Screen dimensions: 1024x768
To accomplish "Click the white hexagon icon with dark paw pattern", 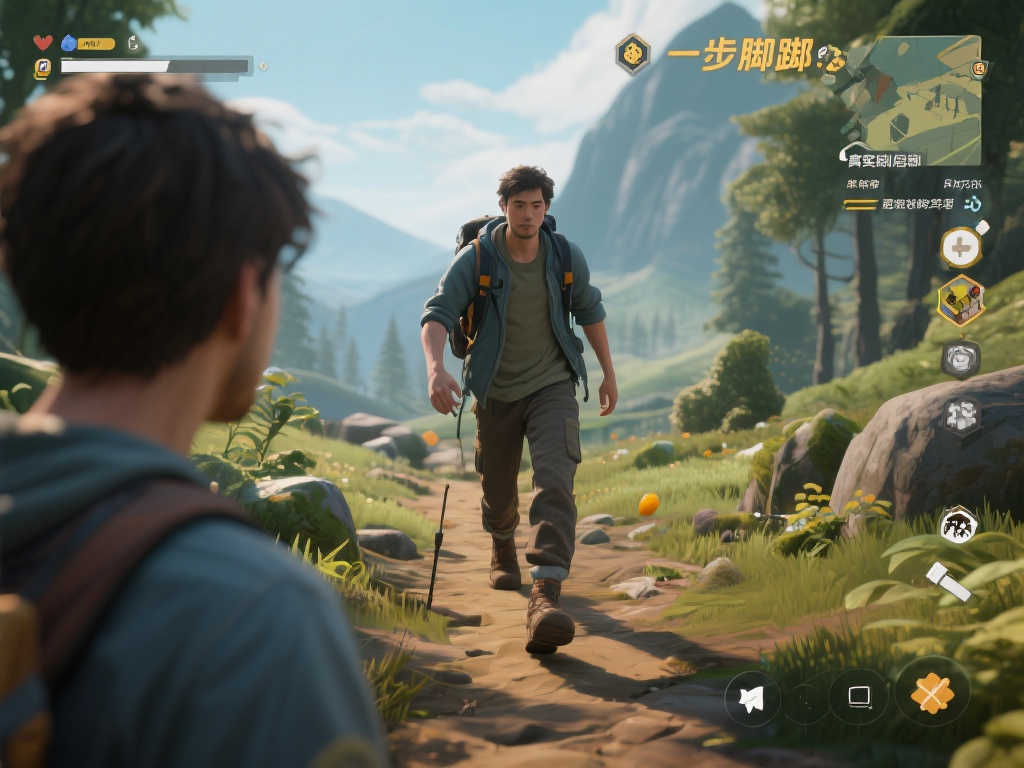I will pos(958,525).
